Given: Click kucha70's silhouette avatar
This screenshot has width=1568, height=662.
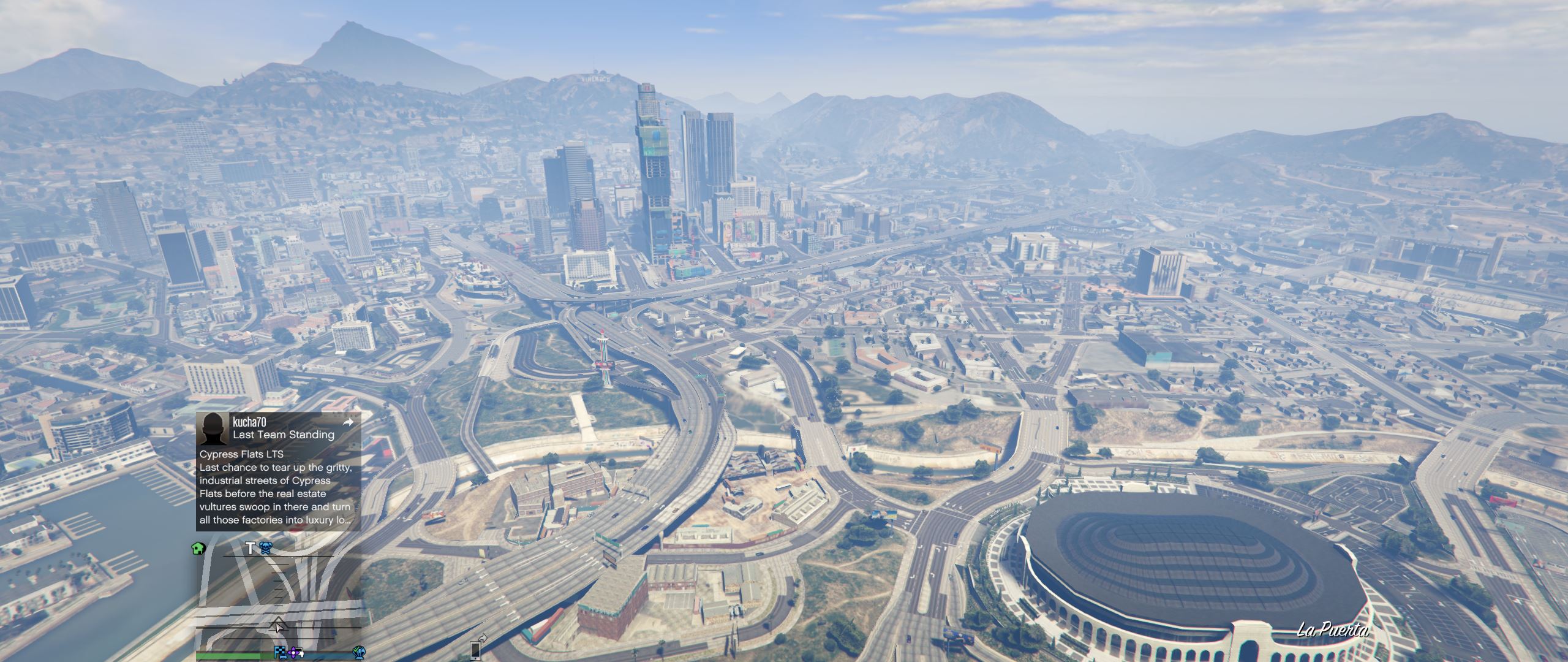Looking at the screenshot, I should (214, 428).
